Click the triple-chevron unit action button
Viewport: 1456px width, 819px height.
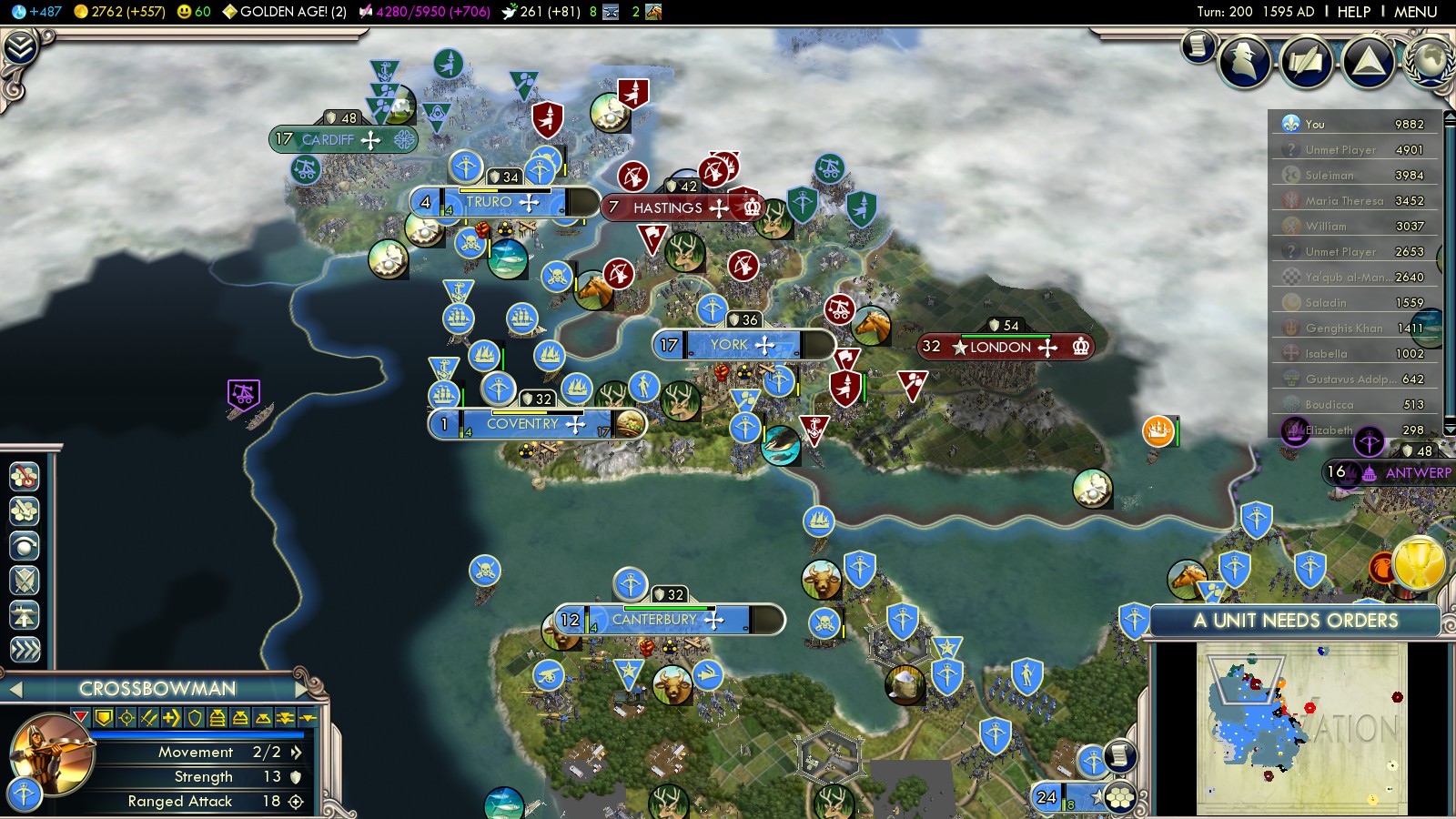click(x=25, y=649)
